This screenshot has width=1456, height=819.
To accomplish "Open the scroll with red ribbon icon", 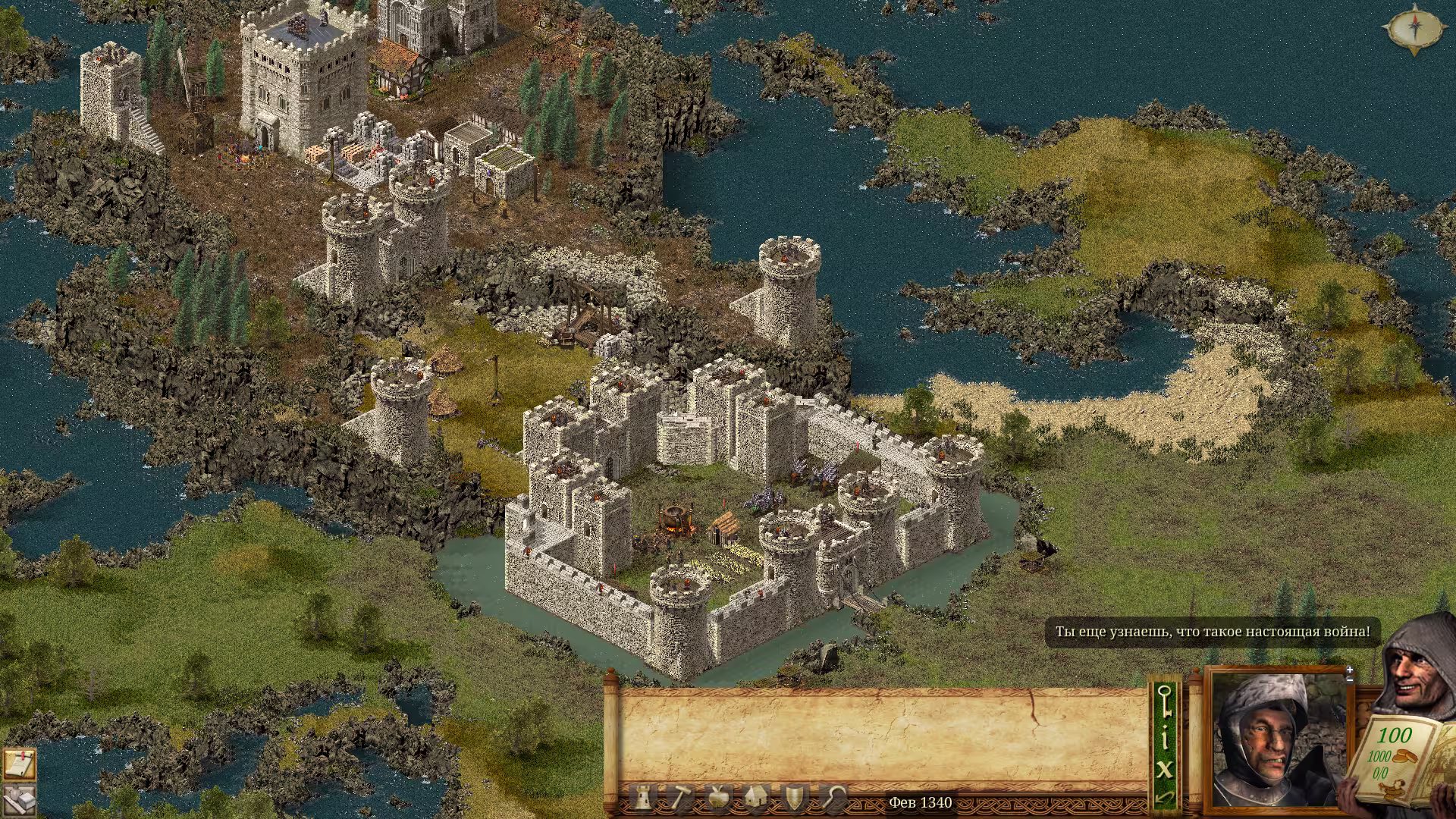I will pyautogui.click(x=18, y=764).
